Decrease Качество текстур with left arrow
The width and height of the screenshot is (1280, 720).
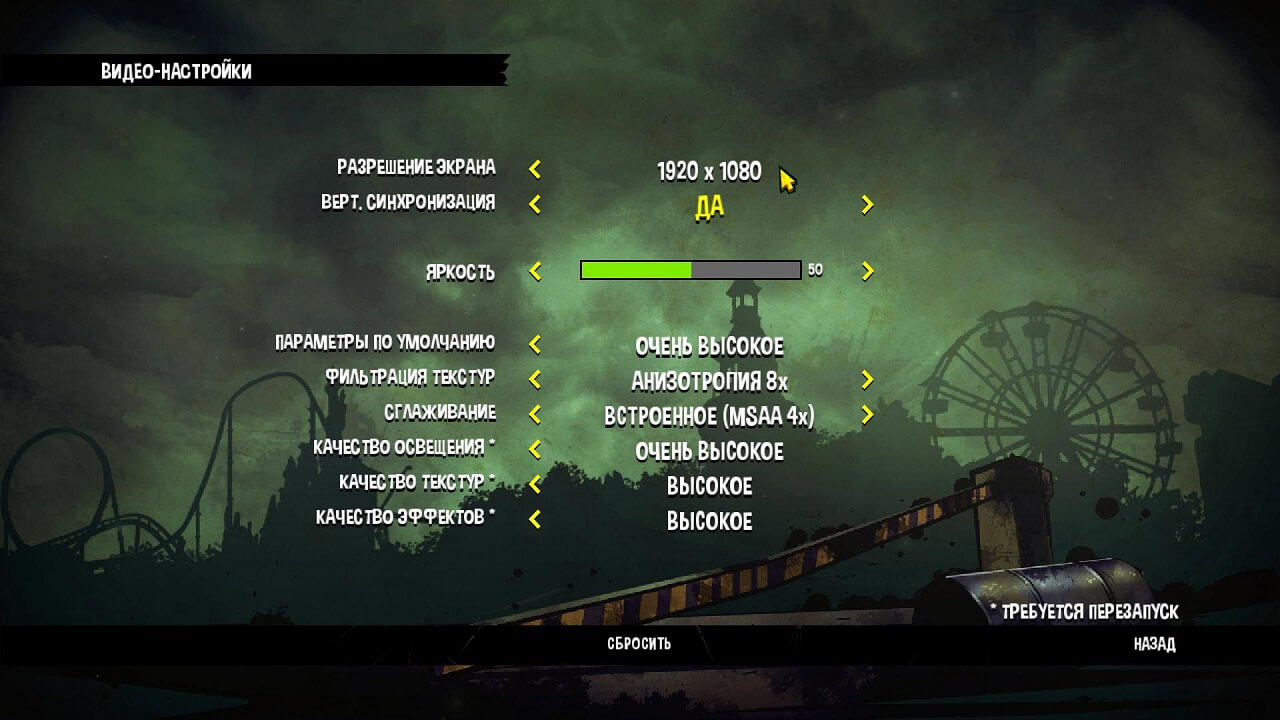535,485
